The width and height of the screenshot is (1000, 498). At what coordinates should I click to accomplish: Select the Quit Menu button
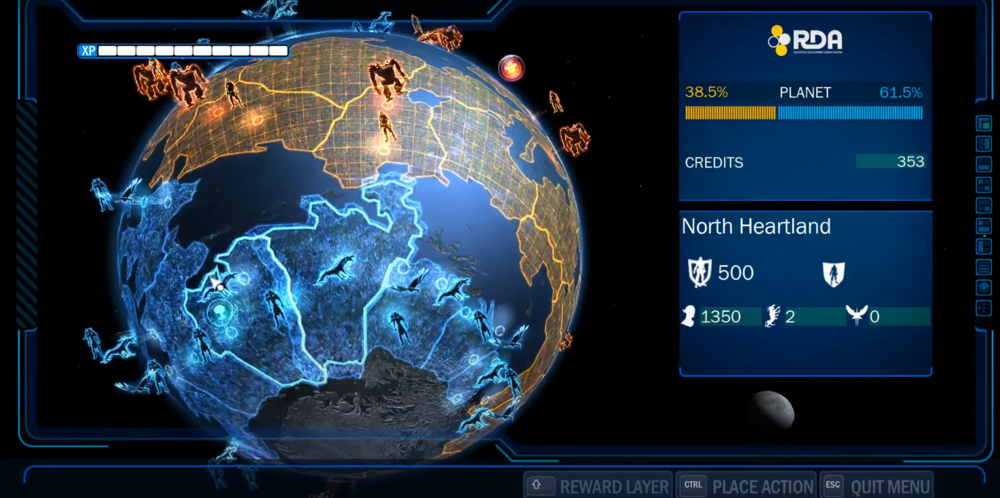coord(877,486)
